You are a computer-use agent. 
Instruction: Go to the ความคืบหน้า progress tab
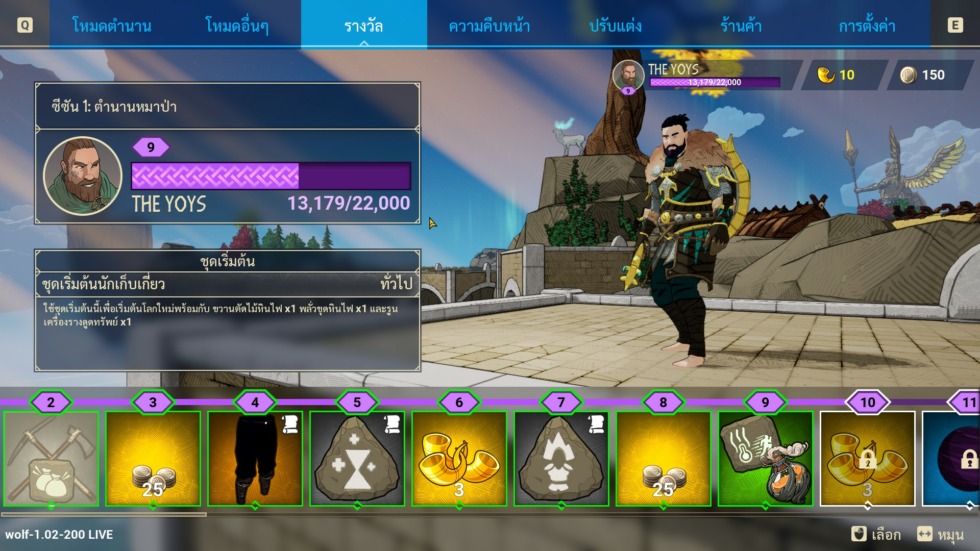click(489, 25)
